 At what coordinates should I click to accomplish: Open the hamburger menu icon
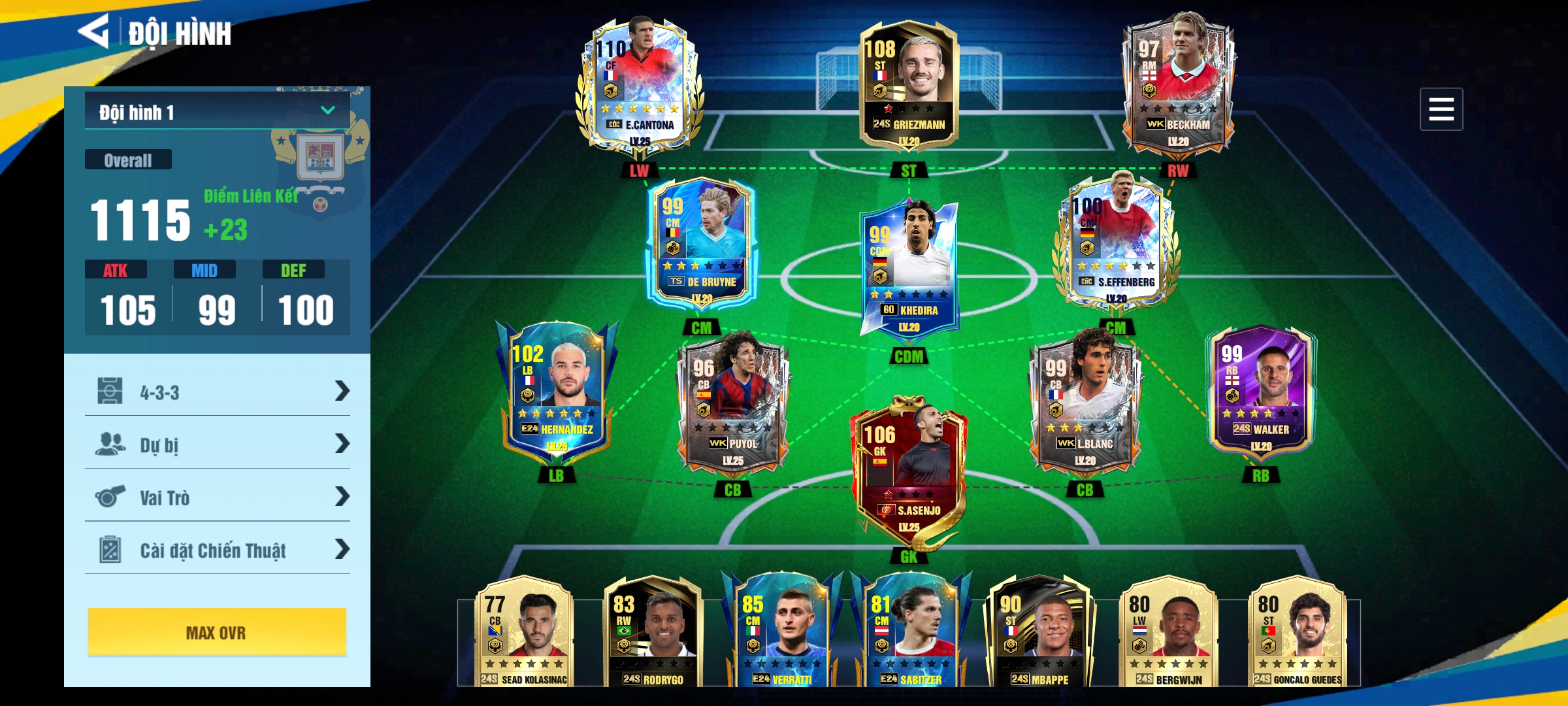[x=1441, y=109]
